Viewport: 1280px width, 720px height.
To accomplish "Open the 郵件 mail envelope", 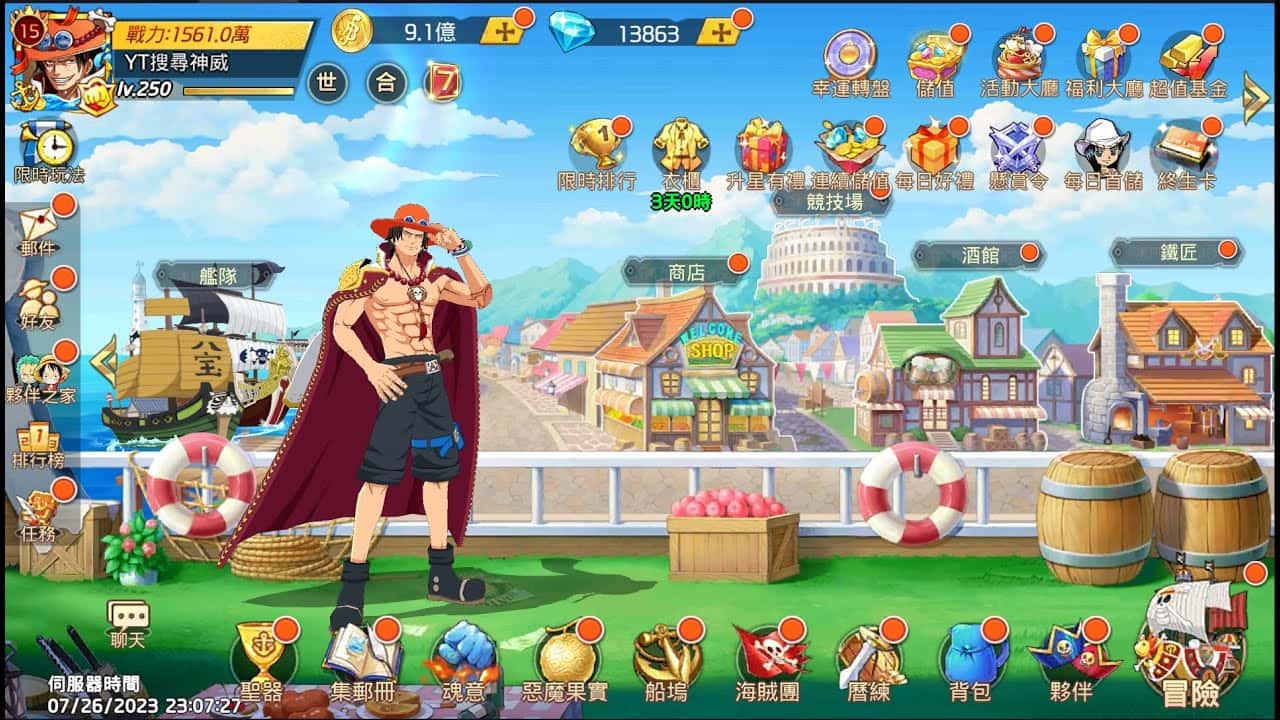I will pyautogui.click(x=38, y=227).
